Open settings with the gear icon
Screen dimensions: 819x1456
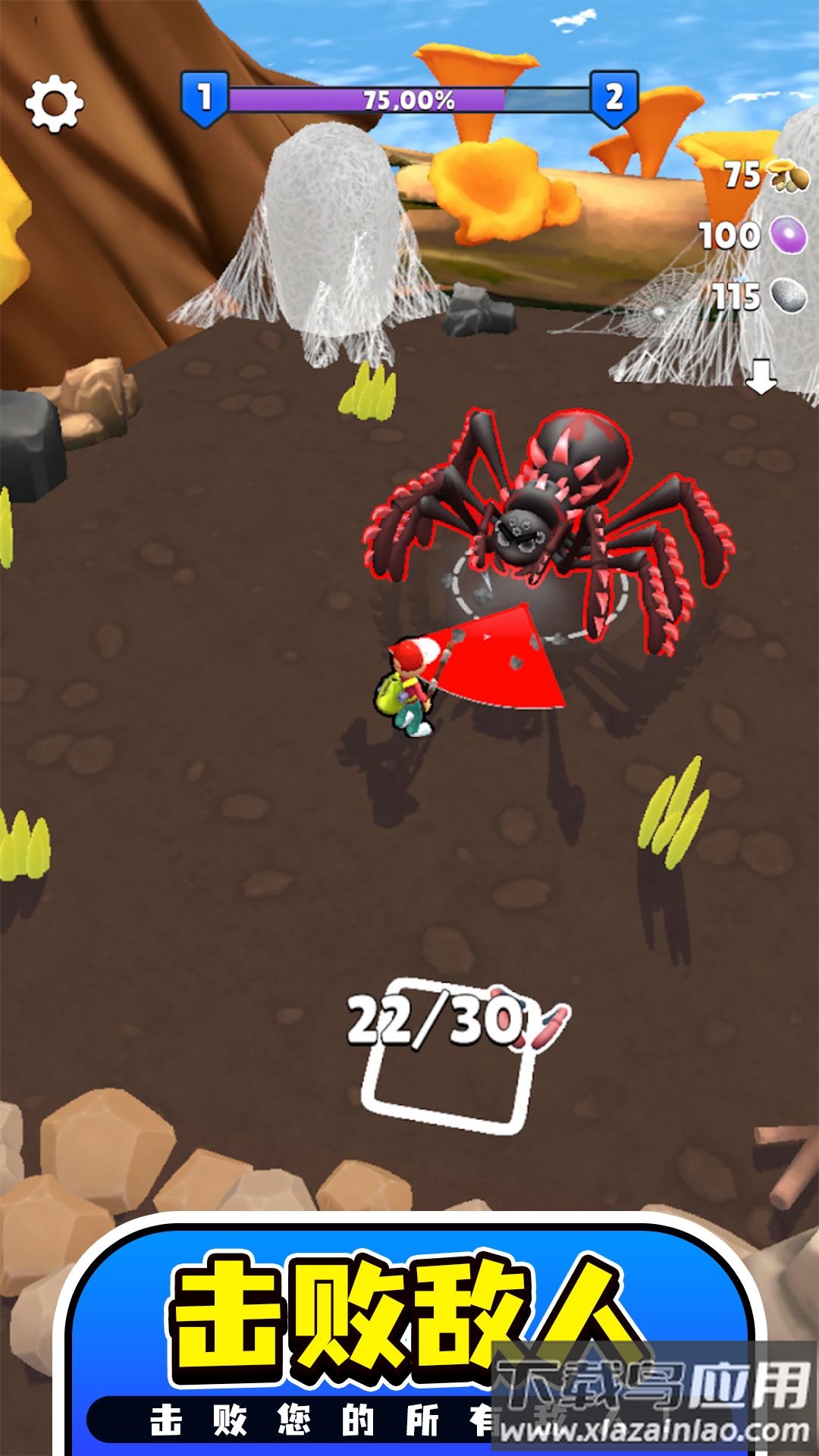tap(54, 103)
